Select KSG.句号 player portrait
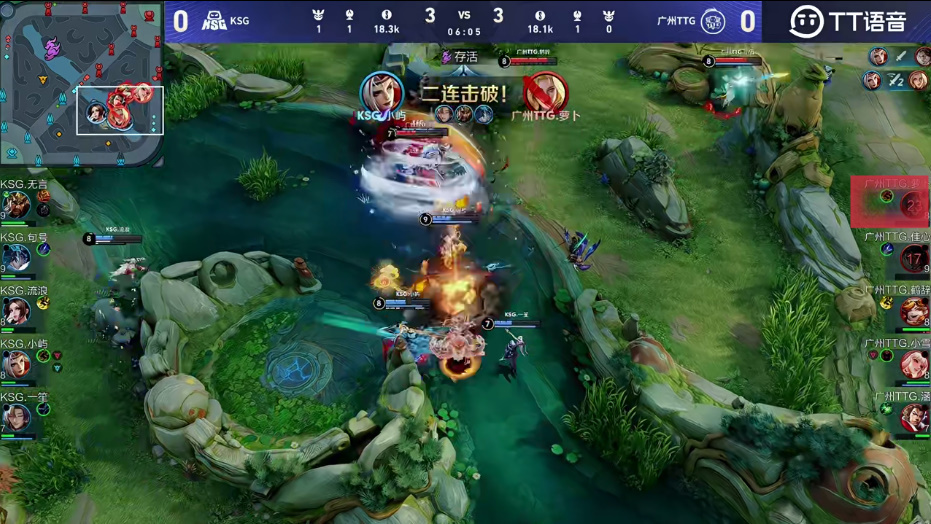Screen dimensions: 931x524 coord(16,259)
